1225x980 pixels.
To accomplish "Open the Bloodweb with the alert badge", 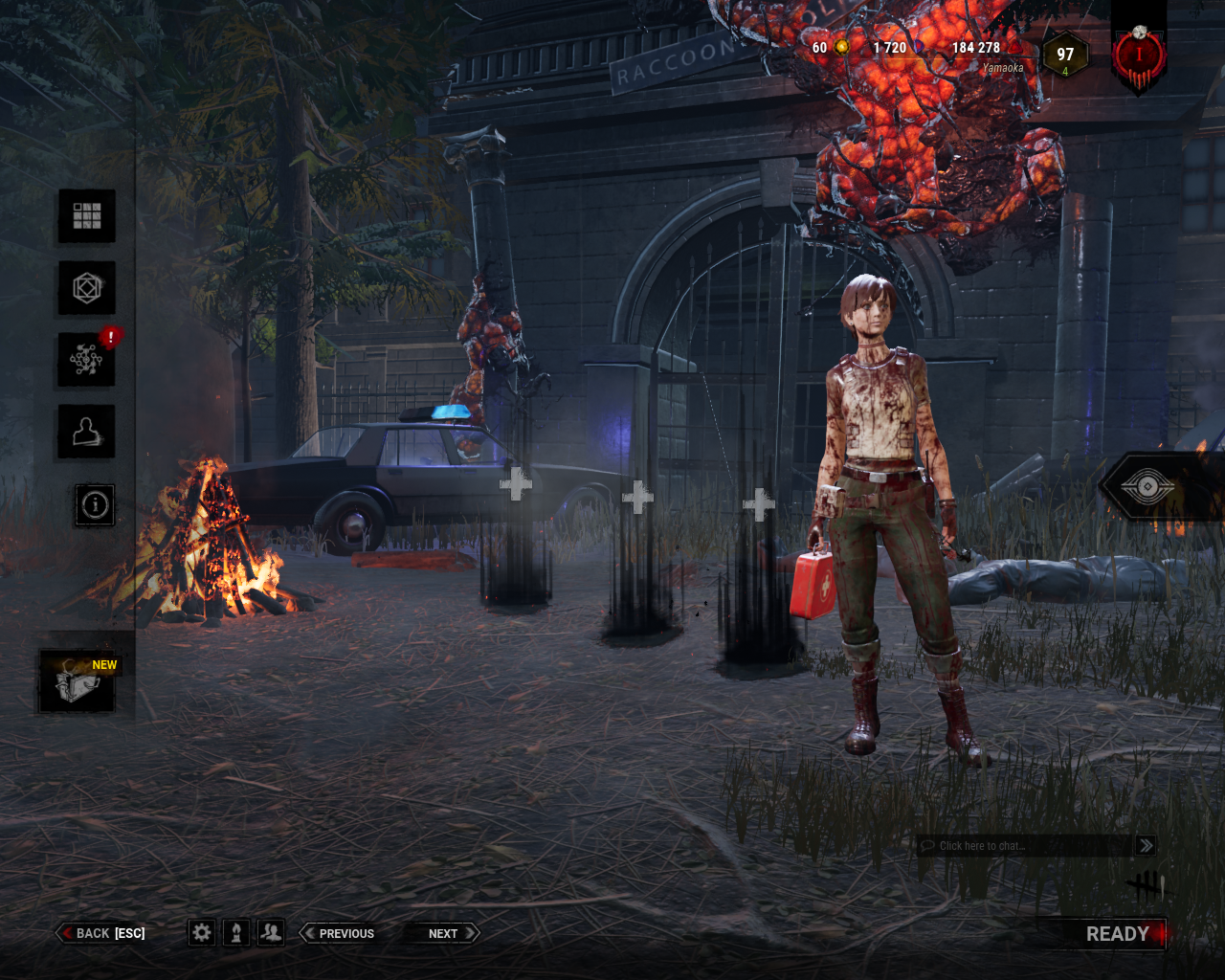I will coord(87,360).
